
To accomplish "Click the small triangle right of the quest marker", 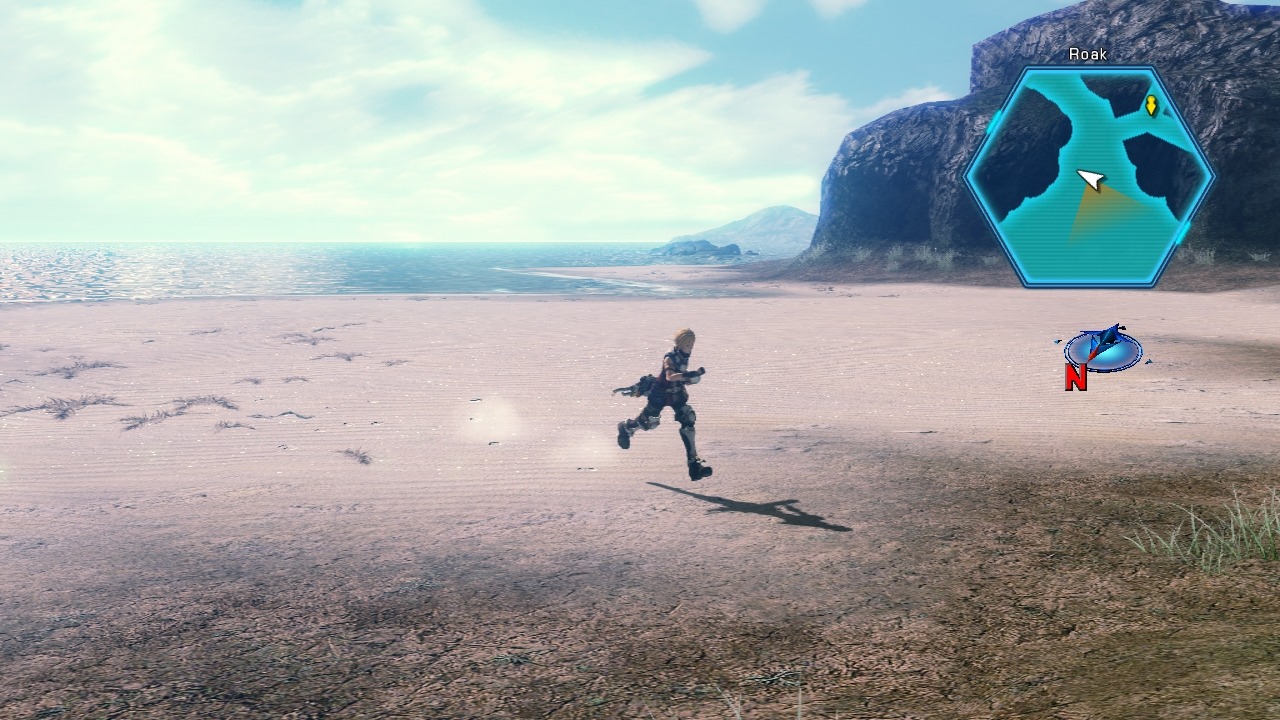I will click(x=1168, y=110).
